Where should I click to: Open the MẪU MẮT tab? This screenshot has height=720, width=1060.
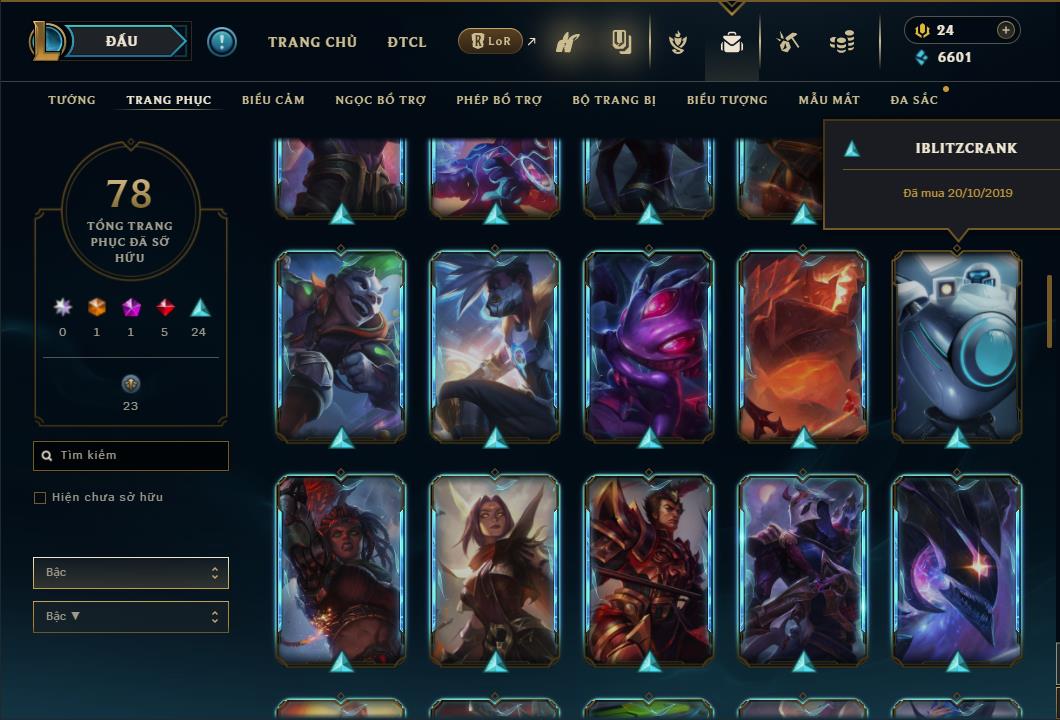[x=829, y=100]
